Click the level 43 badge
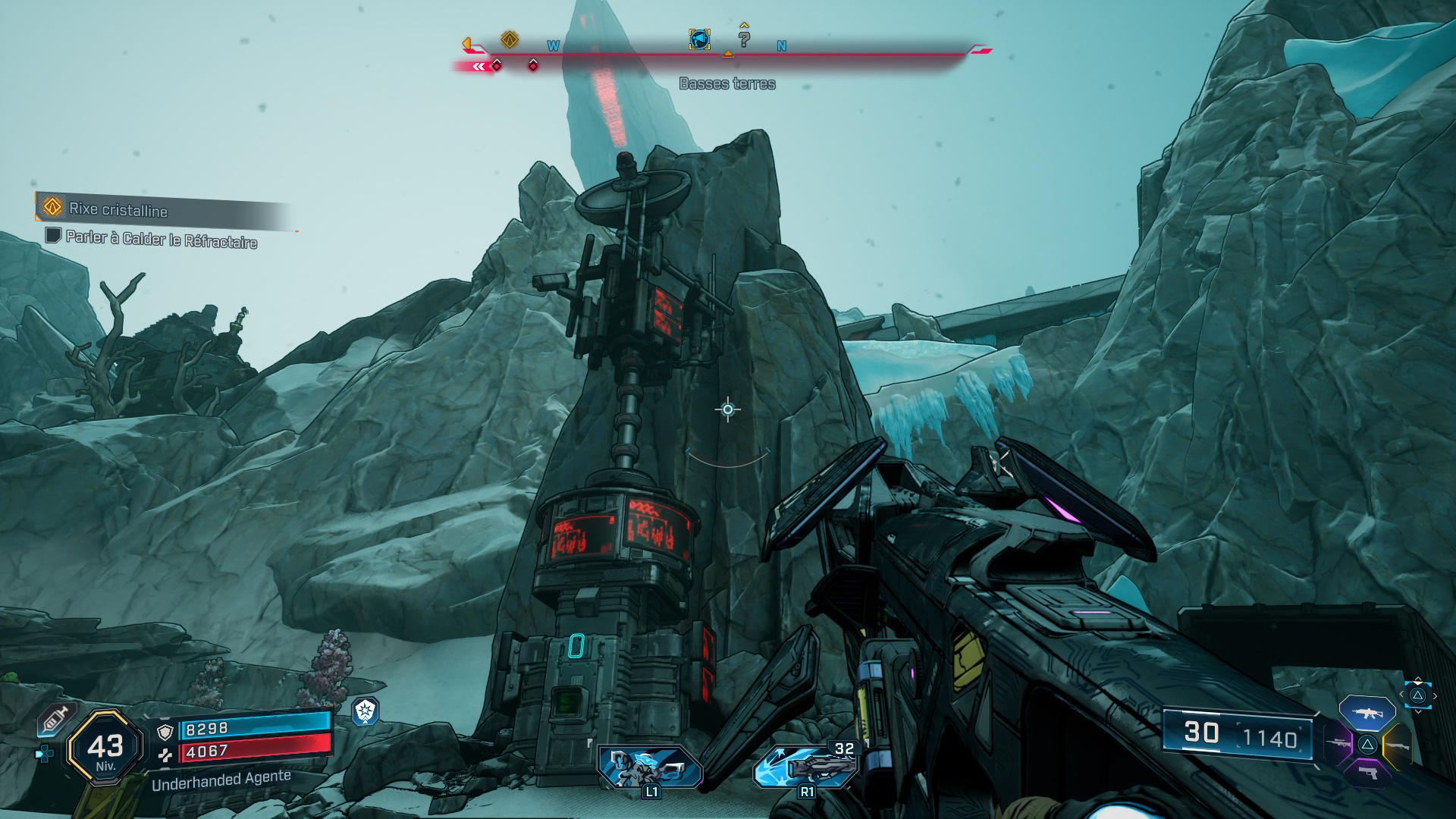Viewport: 1456px width, 819px height. [x=105, y=748]
